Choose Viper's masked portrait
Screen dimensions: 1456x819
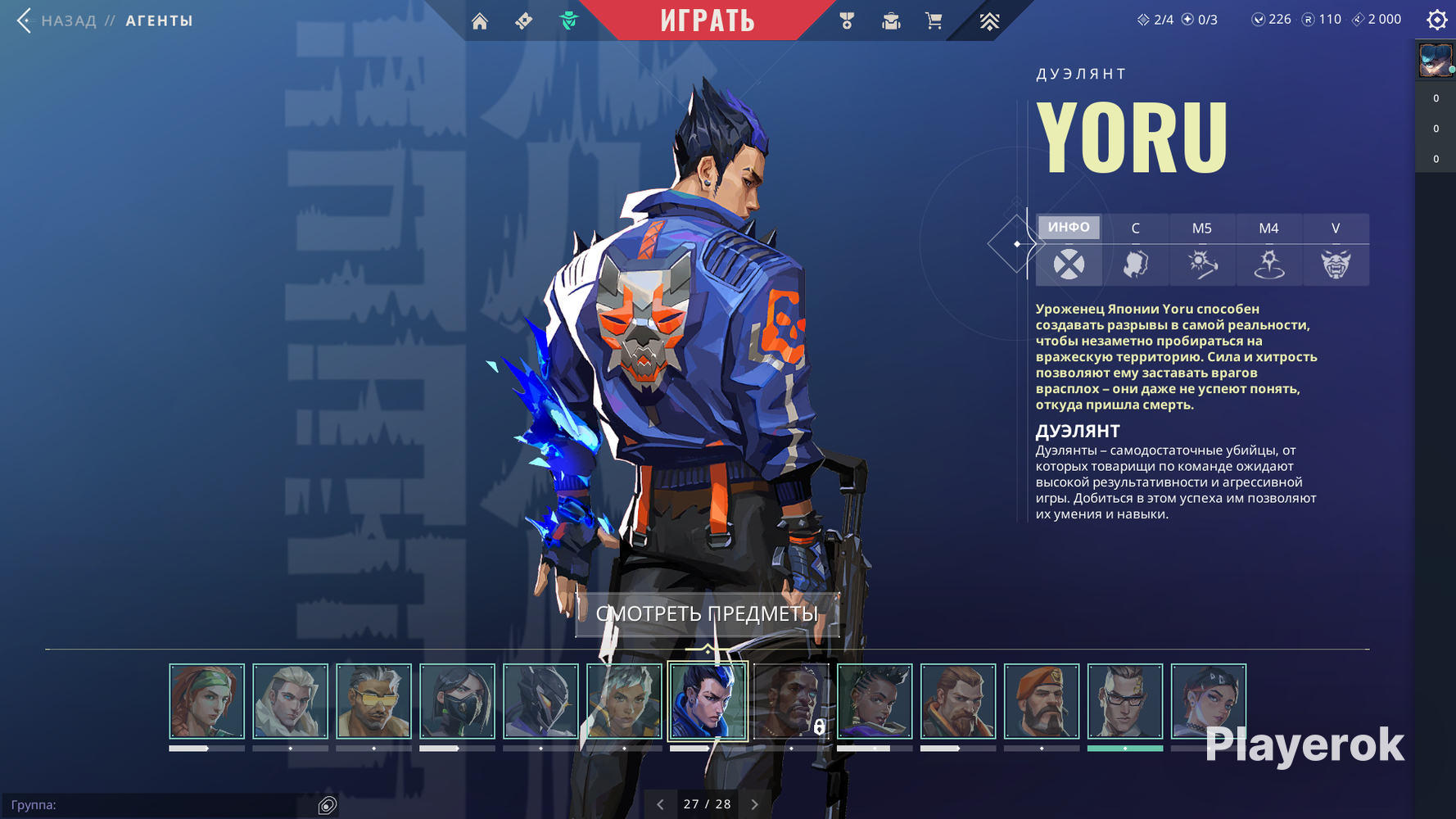click(457, 701)
